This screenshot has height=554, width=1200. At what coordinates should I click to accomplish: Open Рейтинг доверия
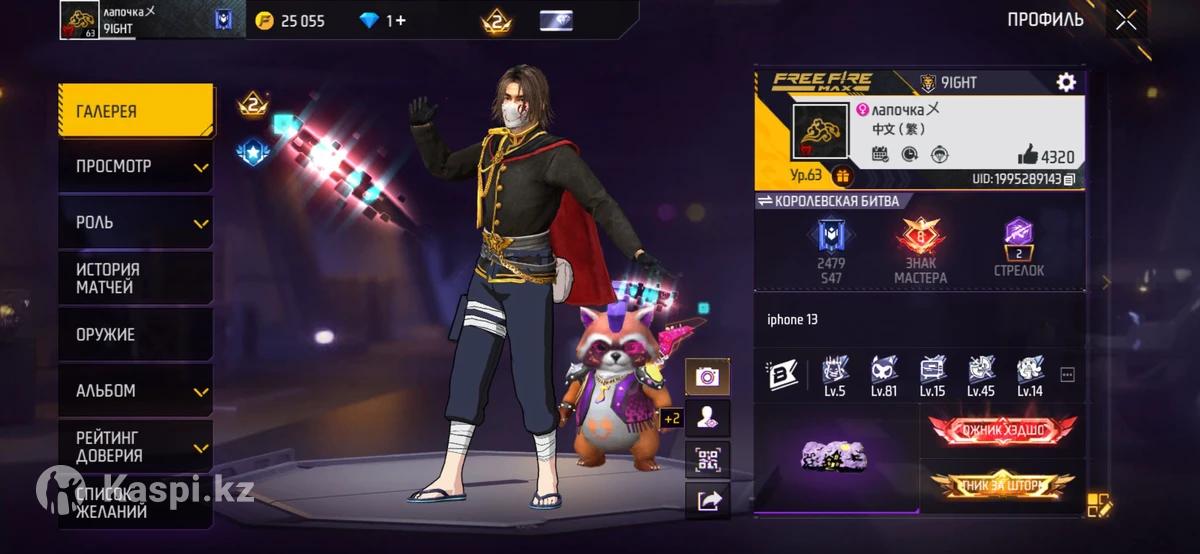pyautogui.click(x=135, y=446)
